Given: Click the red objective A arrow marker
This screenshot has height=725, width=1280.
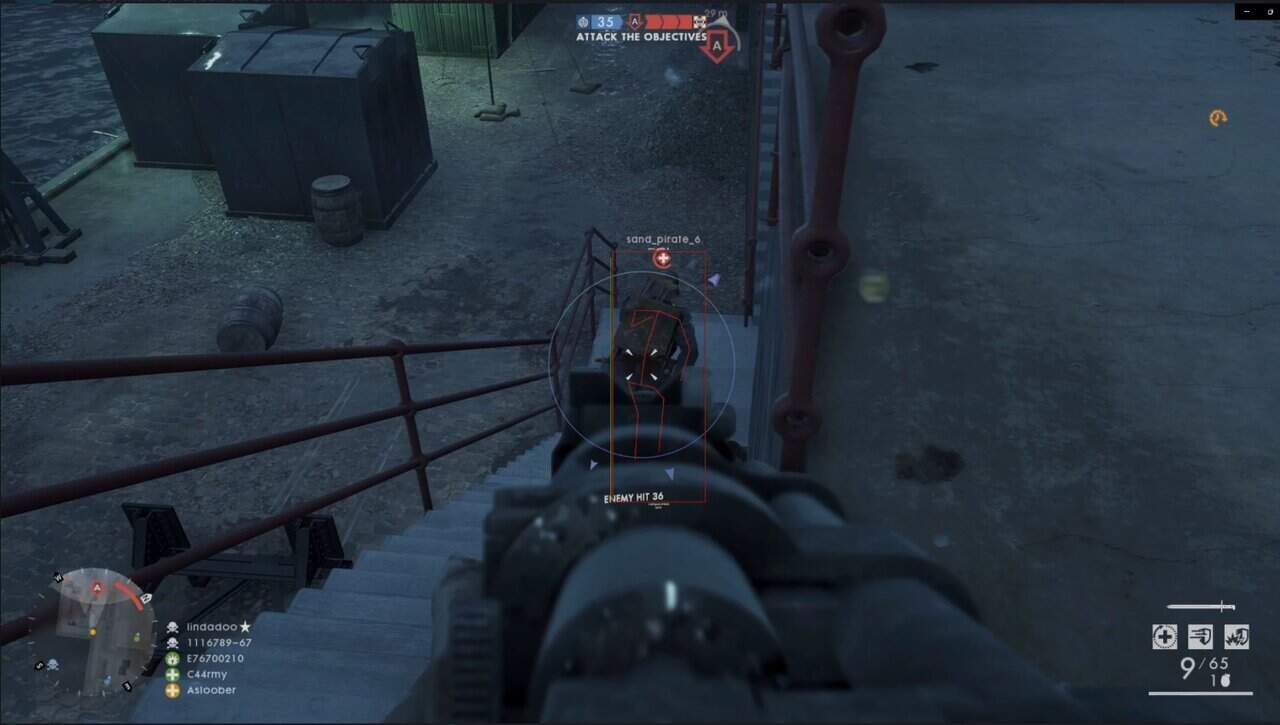Looking at the screenshot, I should click(716, 46).
